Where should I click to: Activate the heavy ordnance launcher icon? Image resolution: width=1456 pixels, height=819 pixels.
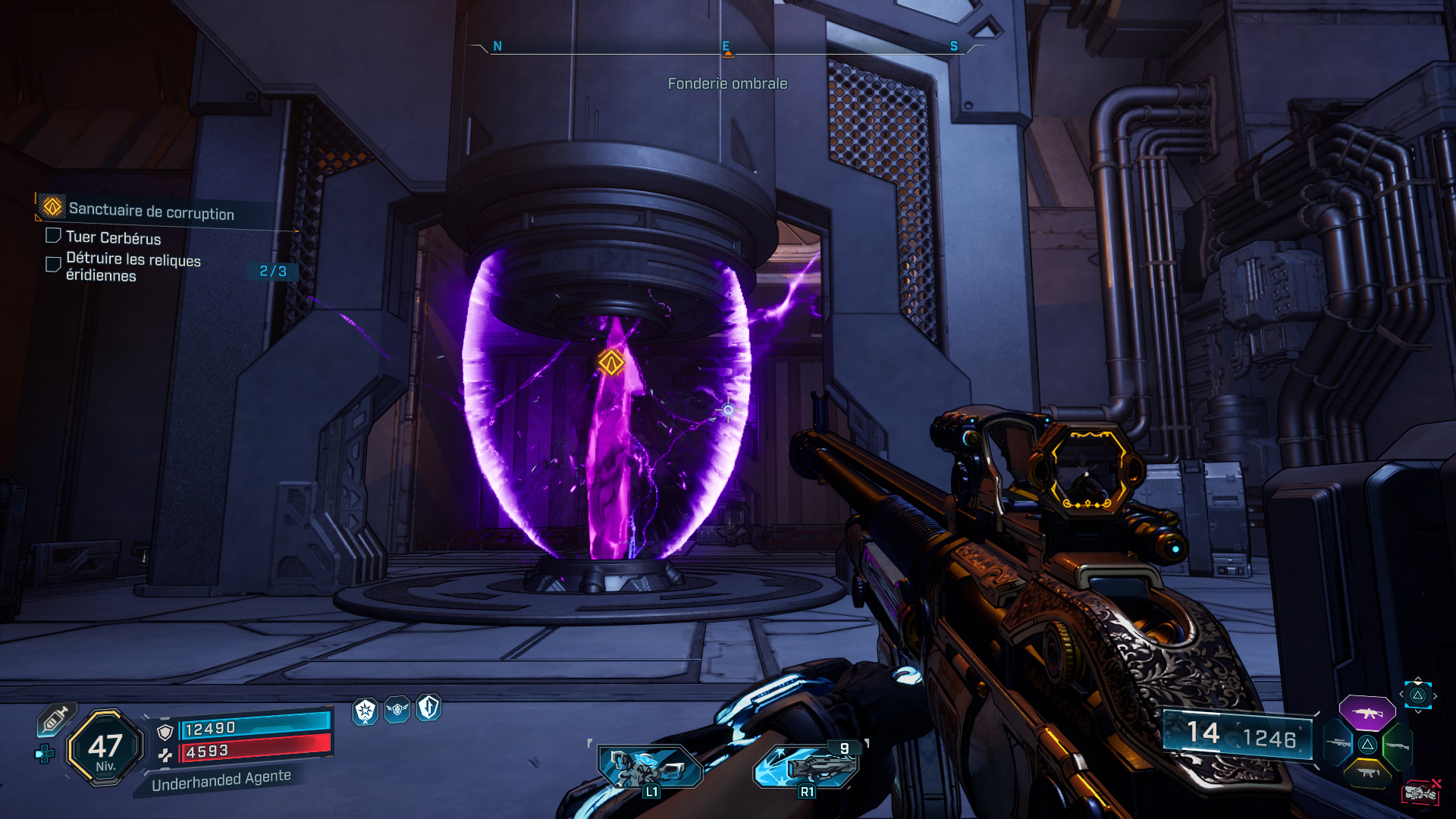click(x=807, y=767)
